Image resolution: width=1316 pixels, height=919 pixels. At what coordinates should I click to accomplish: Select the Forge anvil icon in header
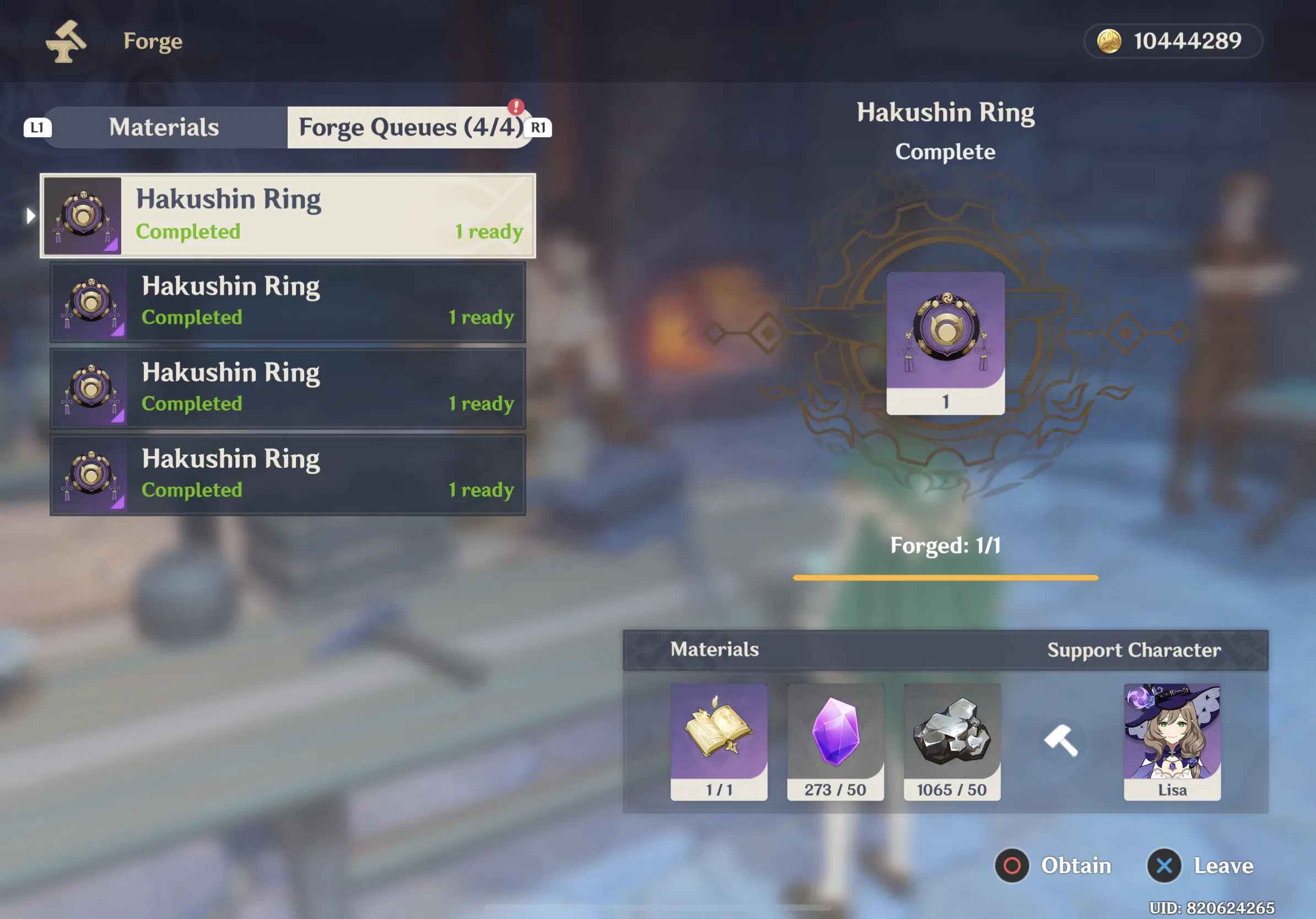69,41
